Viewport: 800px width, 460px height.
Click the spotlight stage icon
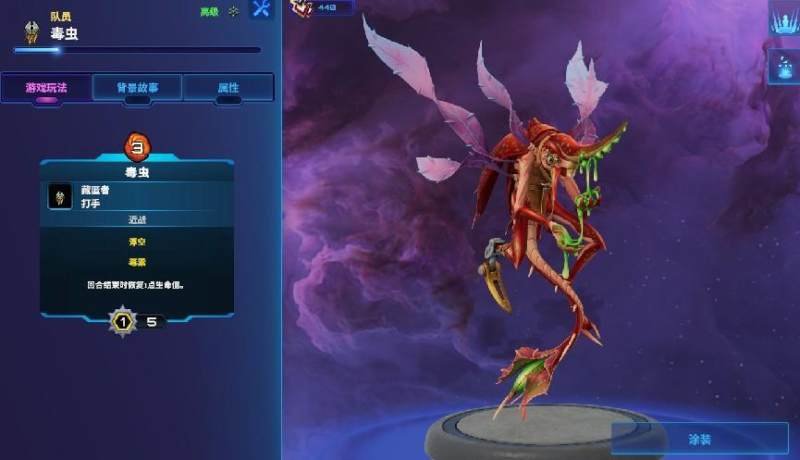[784, 19]
